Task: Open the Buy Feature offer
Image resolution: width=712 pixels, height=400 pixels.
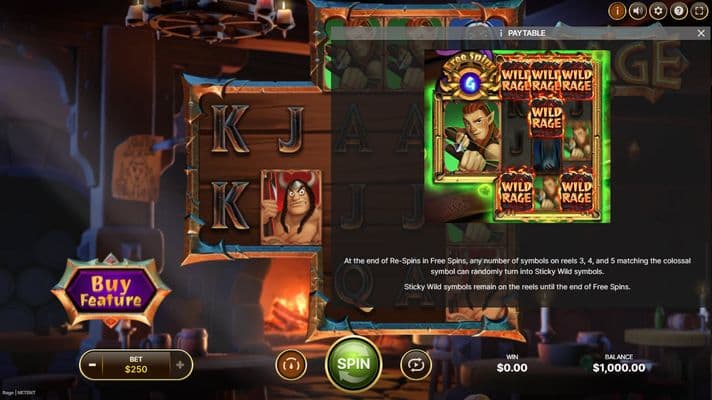Action: coord(112,291)
